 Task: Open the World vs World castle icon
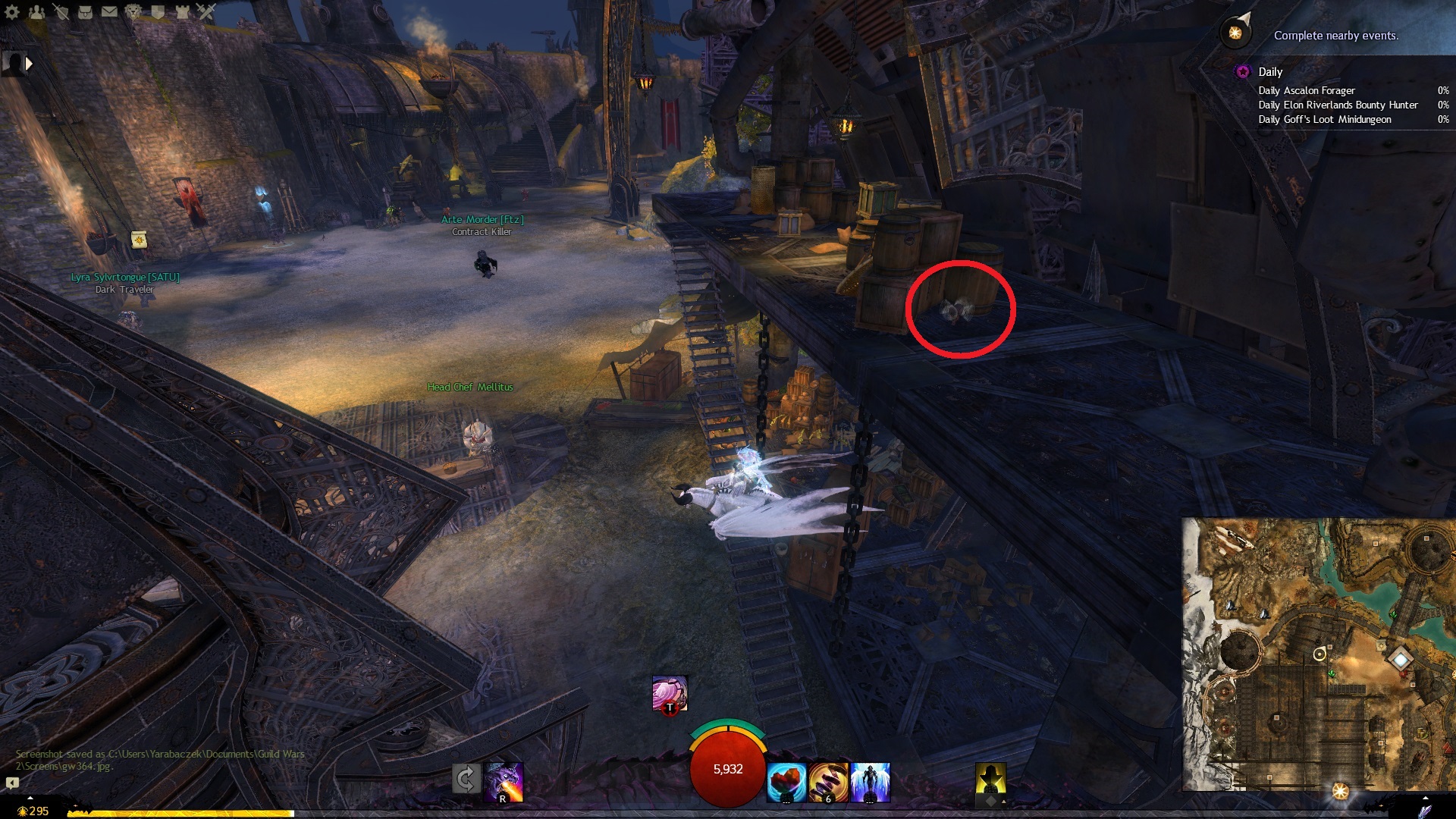(182, 11)
